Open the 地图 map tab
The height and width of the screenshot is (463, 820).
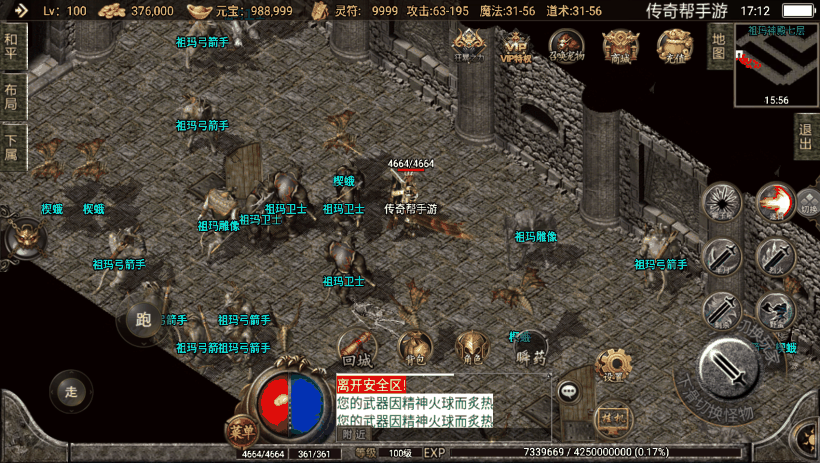coord(718,46)
